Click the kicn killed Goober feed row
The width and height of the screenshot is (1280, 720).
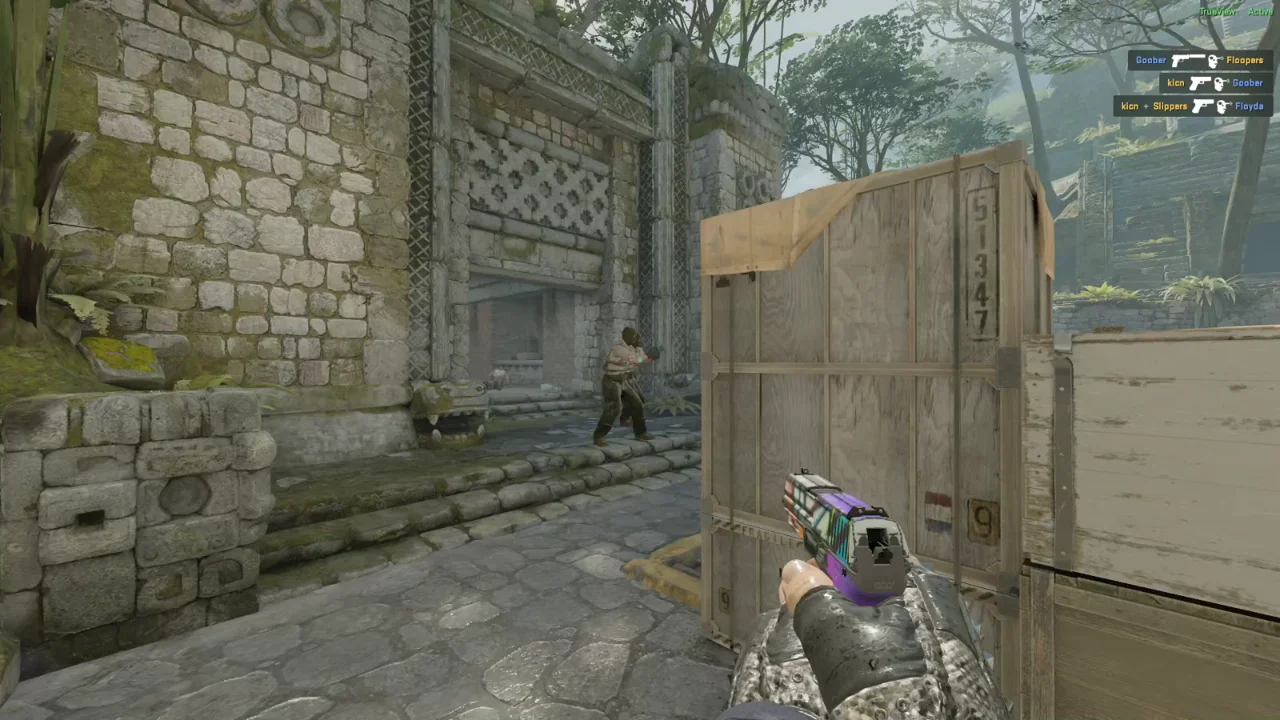1215,83
